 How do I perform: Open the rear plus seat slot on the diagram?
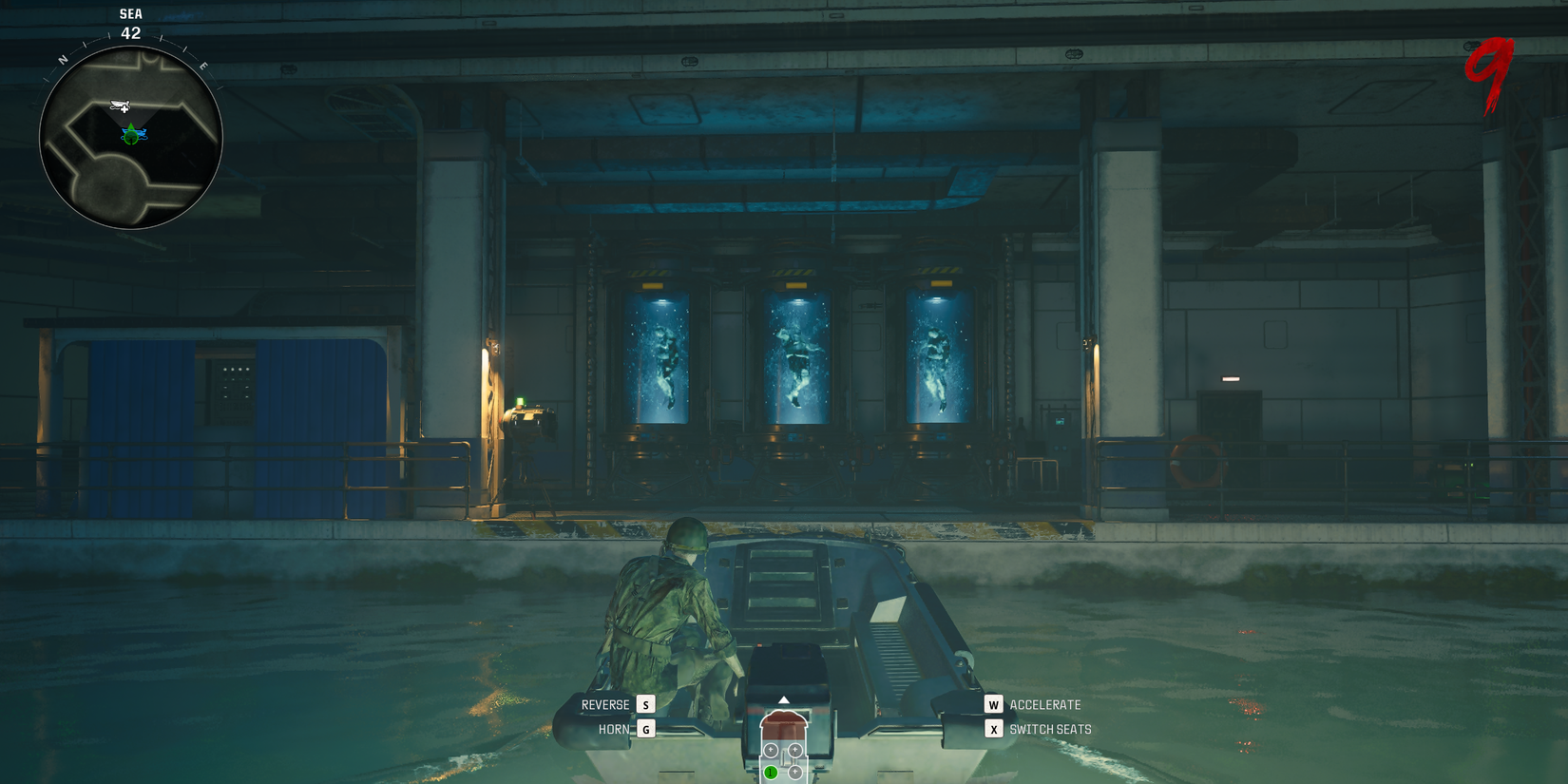click(x=795, y=771)
